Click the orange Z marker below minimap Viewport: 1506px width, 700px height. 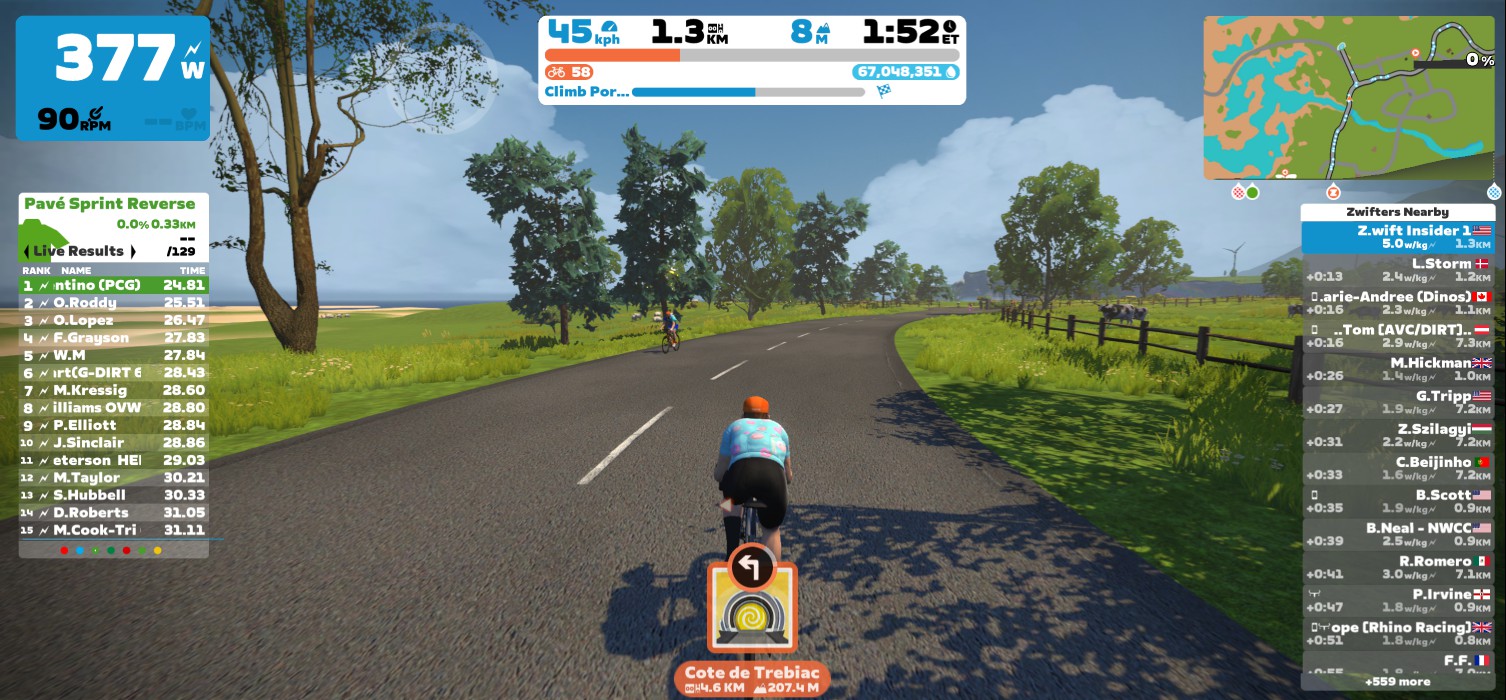[1332, 192]
